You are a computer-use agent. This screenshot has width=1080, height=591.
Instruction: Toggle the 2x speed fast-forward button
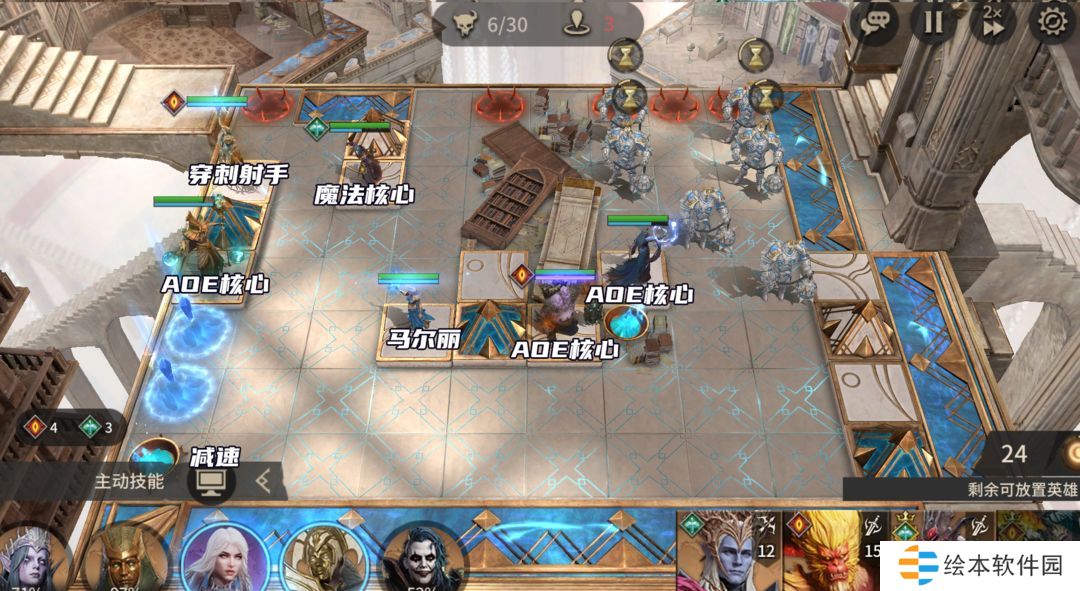pyautogui.click(x=992, y=21)
